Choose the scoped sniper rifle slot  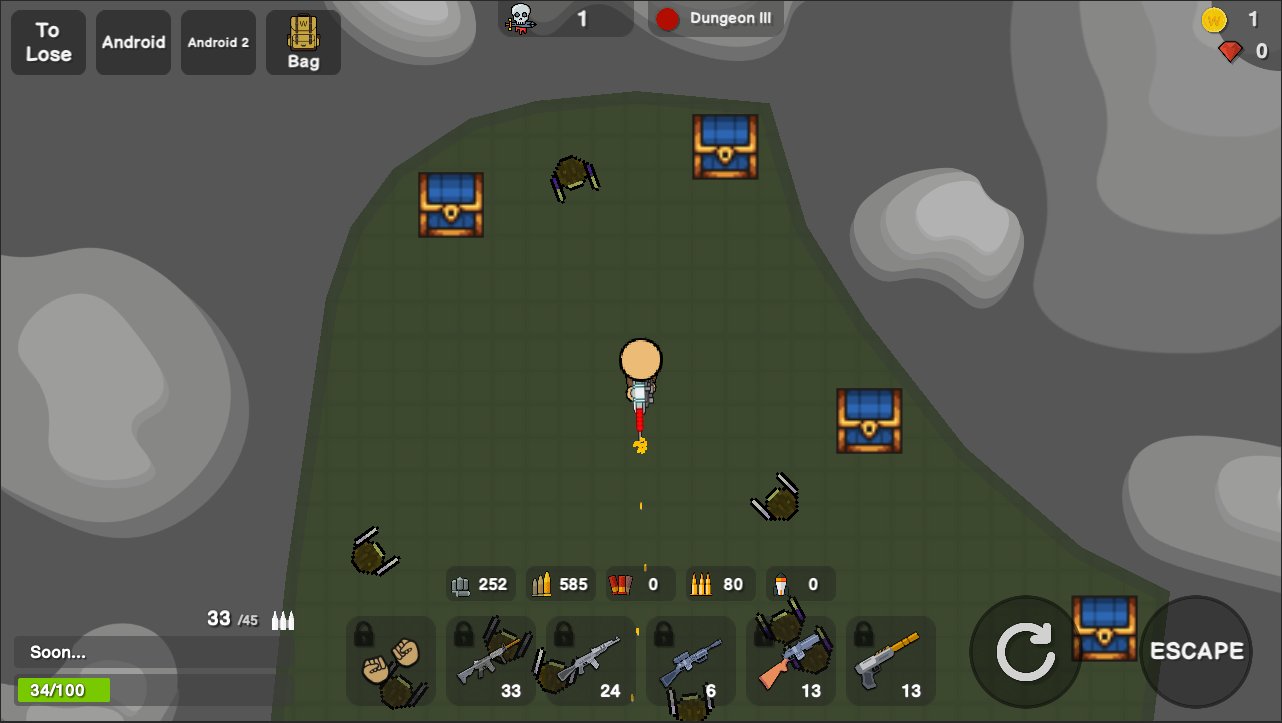point(691,661)
